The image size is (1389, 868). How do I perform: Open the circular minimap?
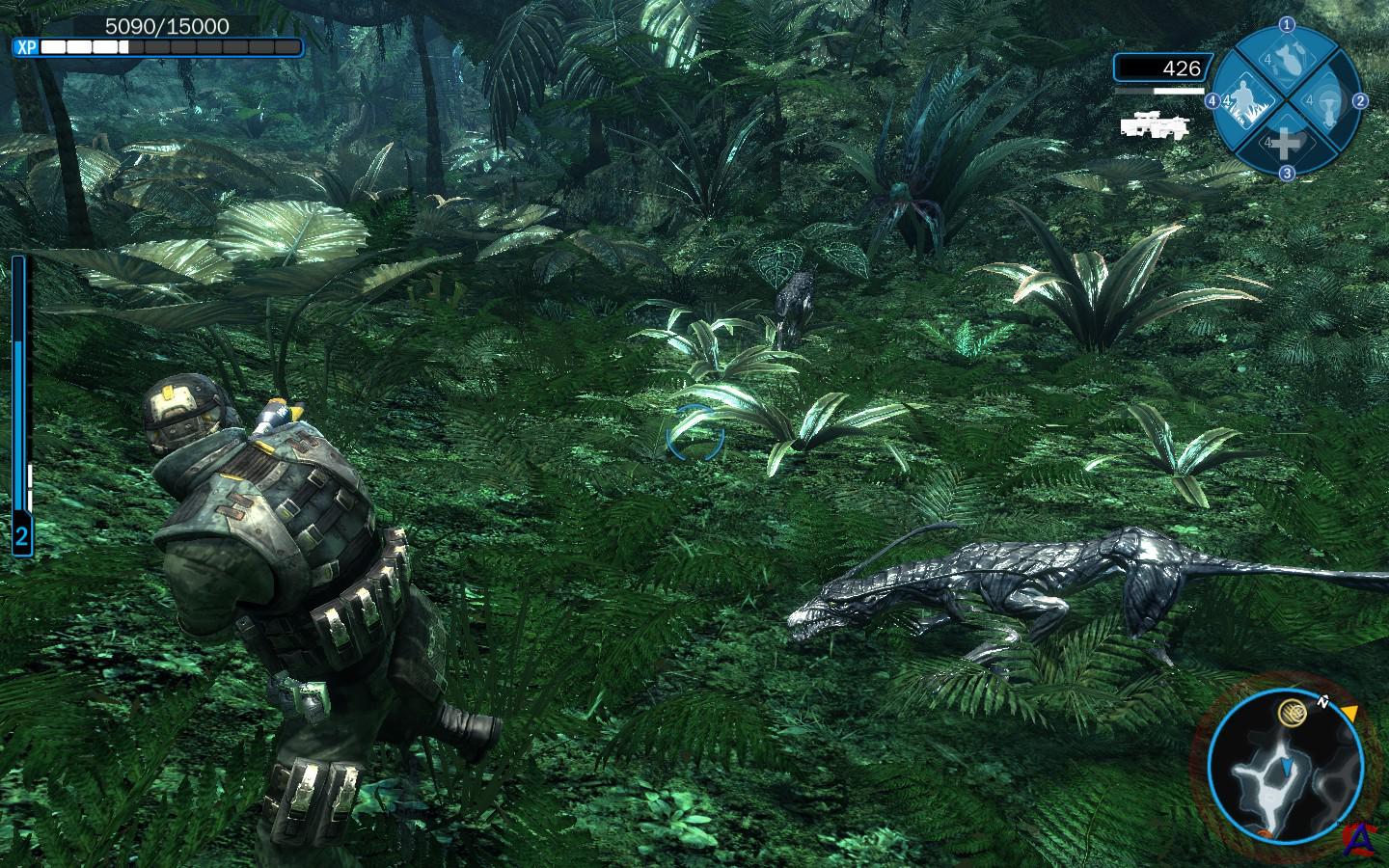coord(1285,763)
